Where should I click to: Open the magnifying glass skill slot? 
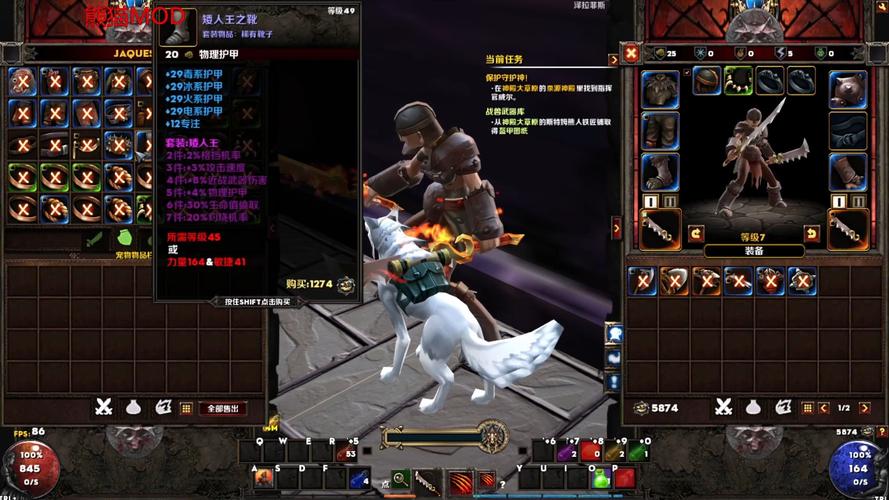point(400,479)
